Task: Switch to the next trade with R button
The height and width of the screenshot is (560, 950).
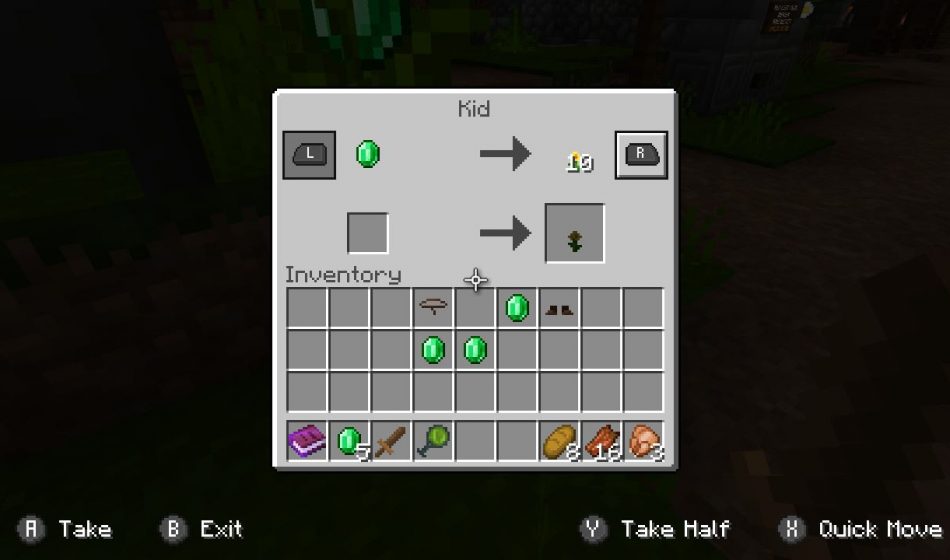Action: (x=641, y=155)
